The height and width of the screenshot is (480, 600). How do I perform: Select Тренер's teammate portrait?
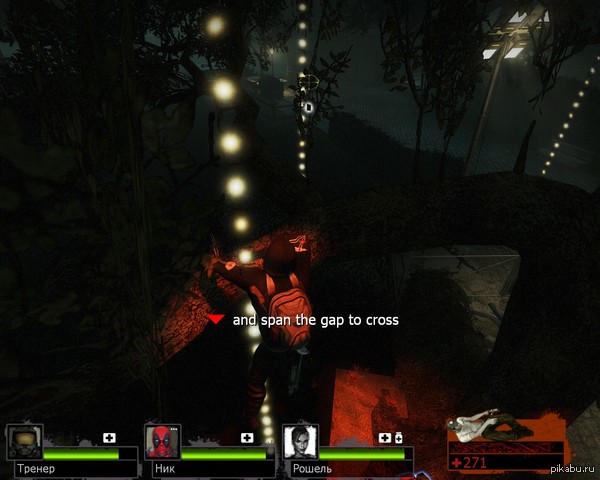[24, 441]
